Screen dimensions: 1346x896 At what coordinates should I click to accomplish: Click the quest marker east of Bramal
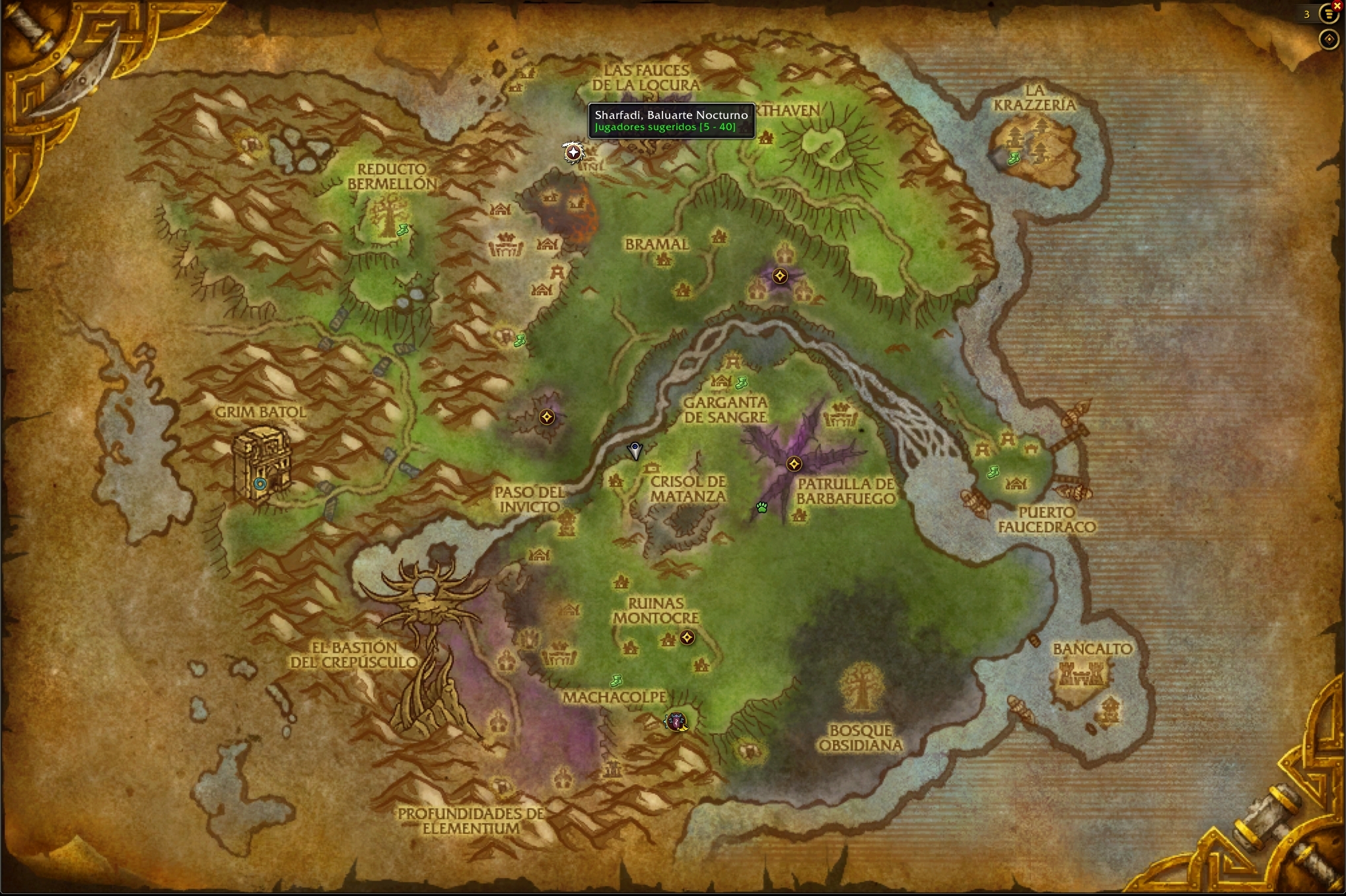click(x=780, y=276)
